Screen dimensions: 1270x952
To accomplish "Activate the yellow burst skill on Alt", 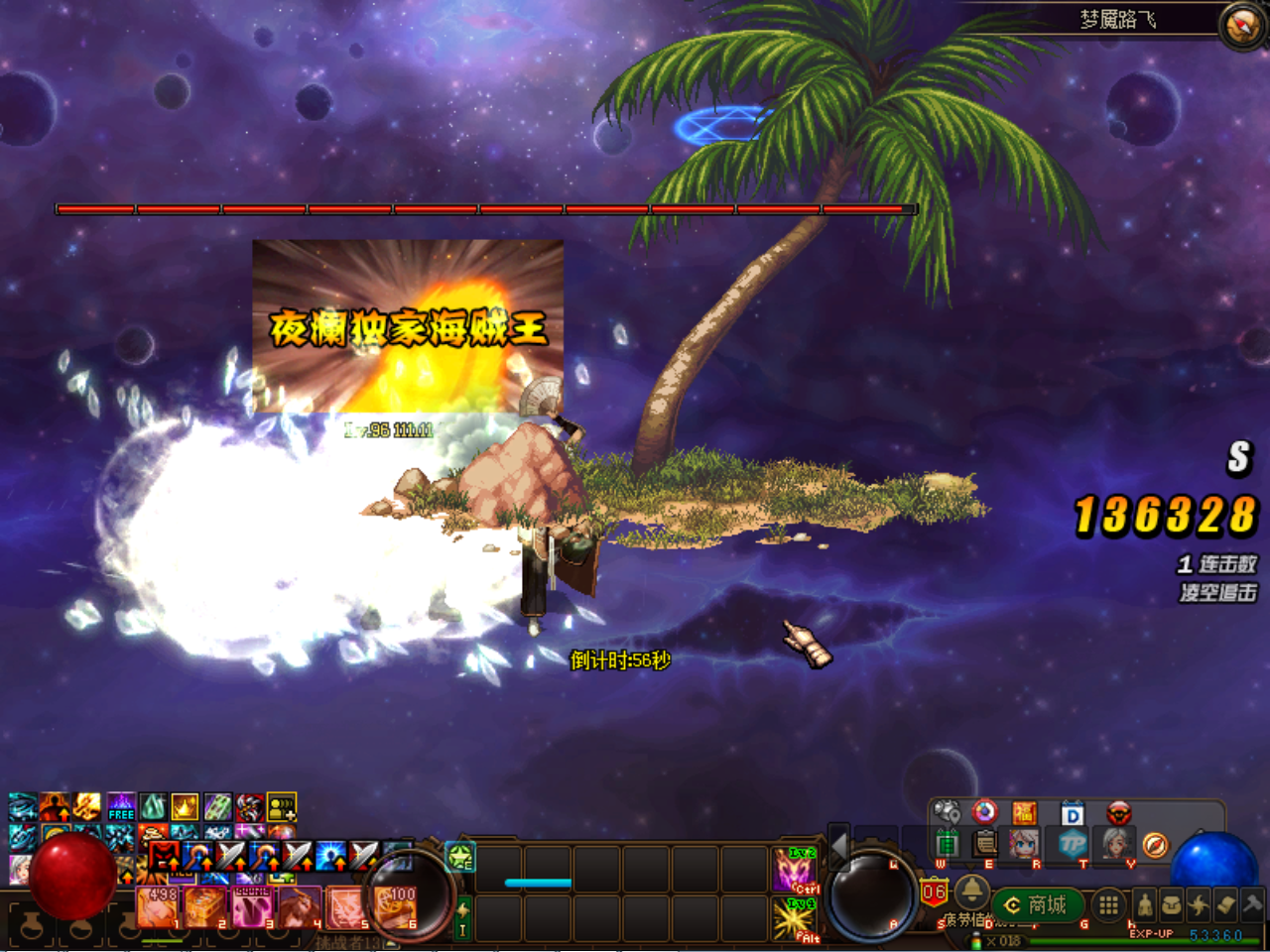I will click(794, 920).
